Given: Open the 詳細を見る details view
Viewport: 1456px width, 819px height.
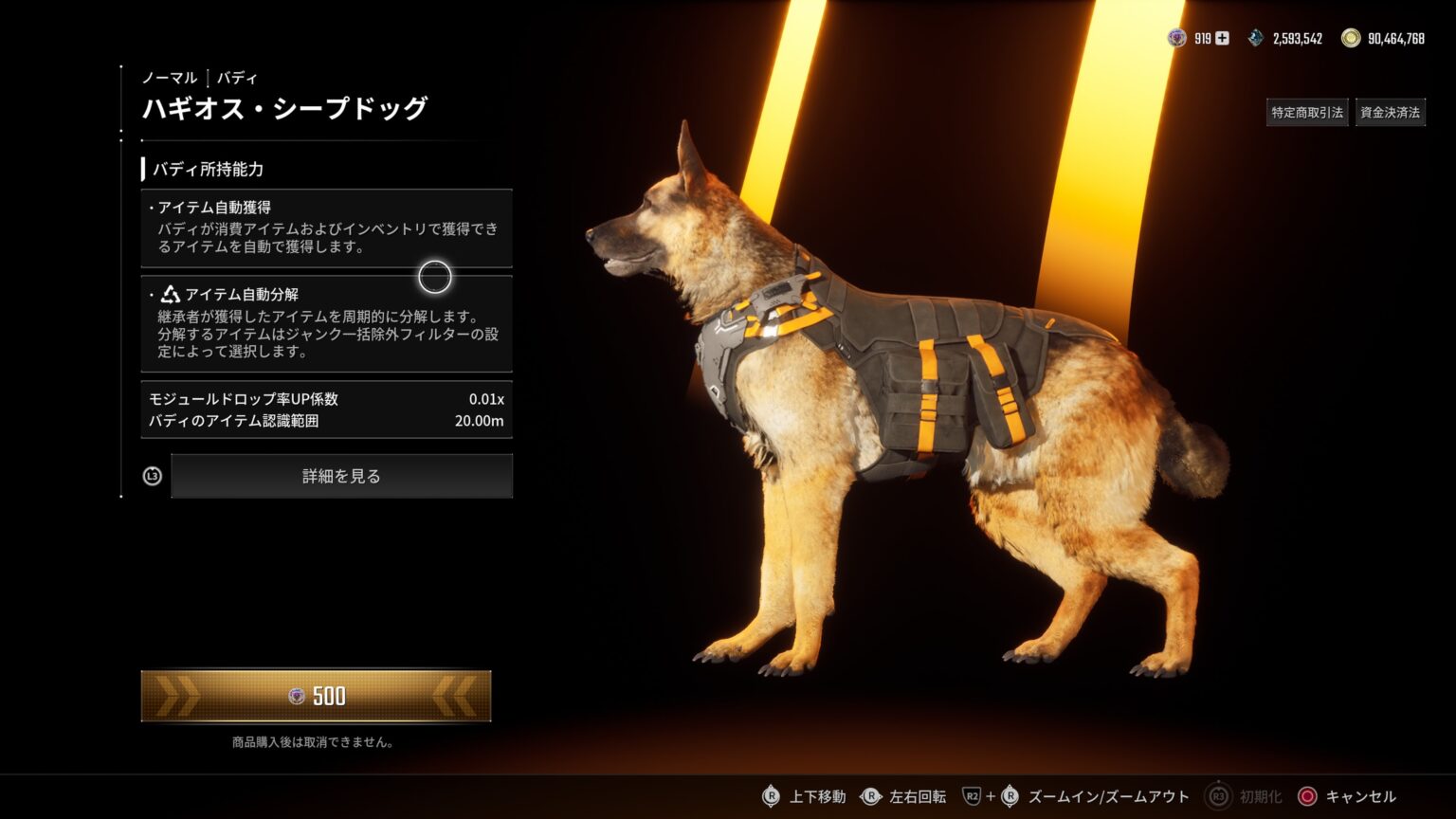Looking at the screenshot, I should tap(339, 476).
